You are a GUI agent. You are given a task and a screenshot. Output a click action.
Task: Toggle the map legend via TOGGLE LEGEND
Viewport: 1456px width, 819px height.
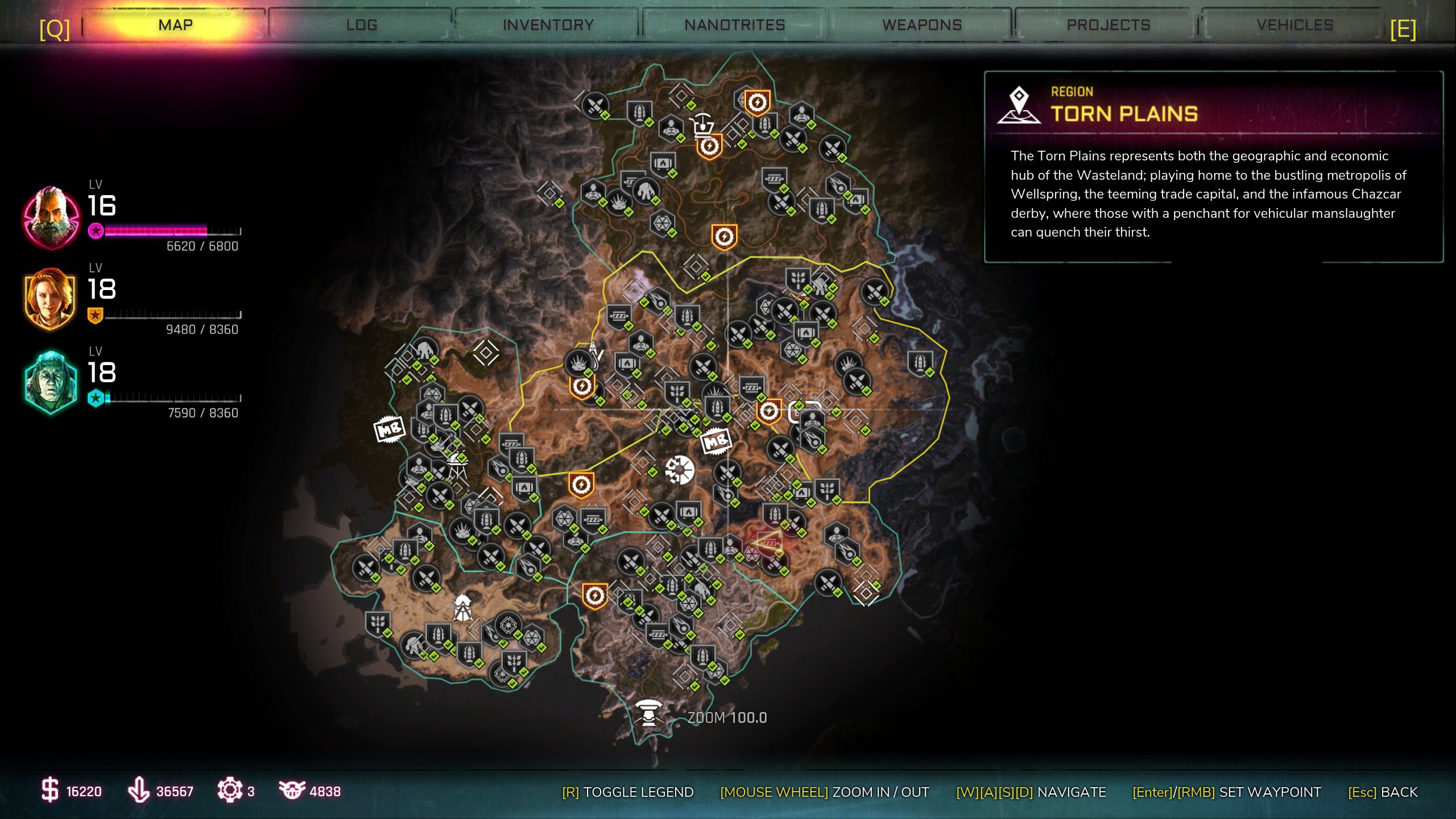(x=628, y=792)
